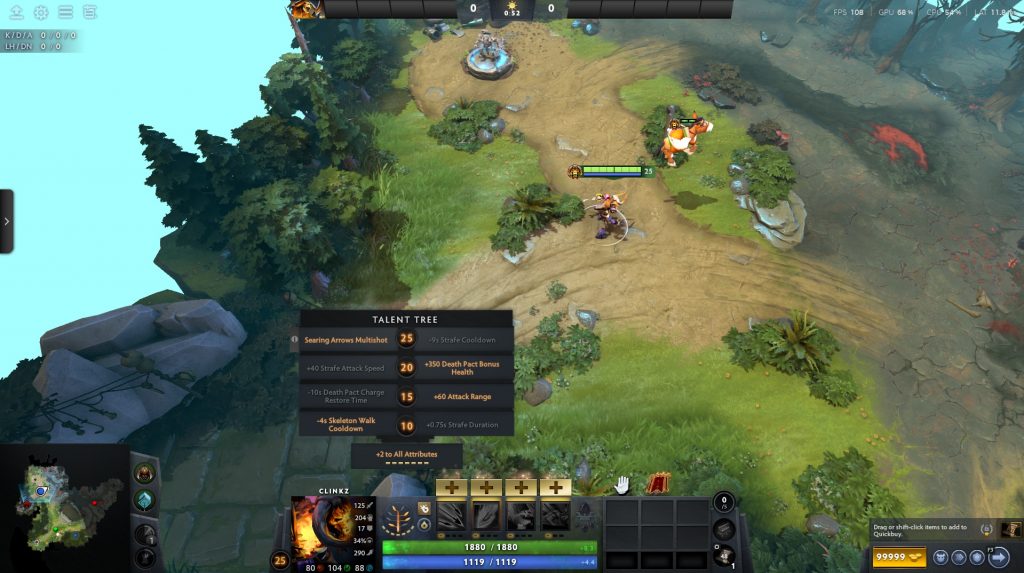Screen dimensions: 1024x573
Task: Select the red book item above the inventory
Action: pyautogui.click(x=659, y=484)
